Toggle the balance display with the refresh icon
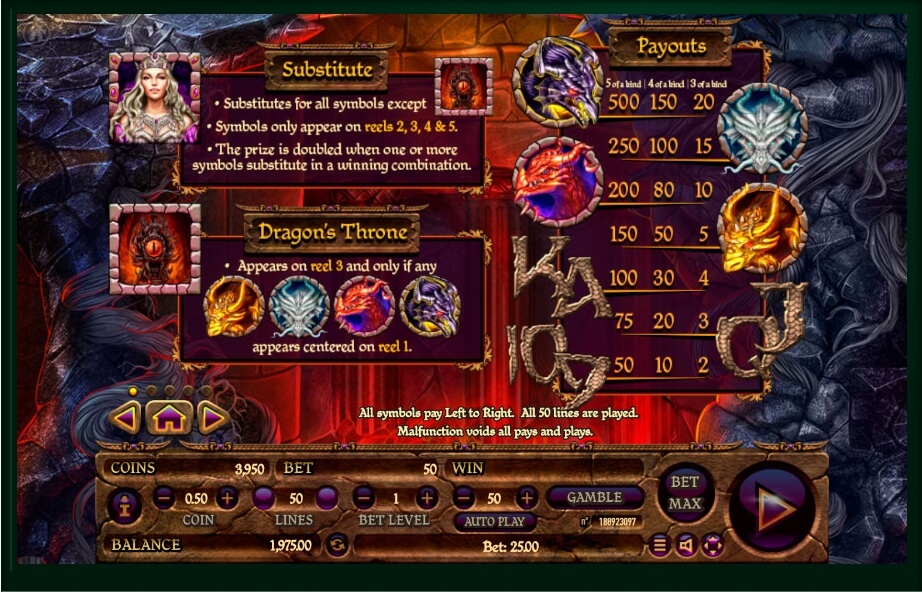Image resolution: width=922 pixels, height=592 pixels. 337,545
